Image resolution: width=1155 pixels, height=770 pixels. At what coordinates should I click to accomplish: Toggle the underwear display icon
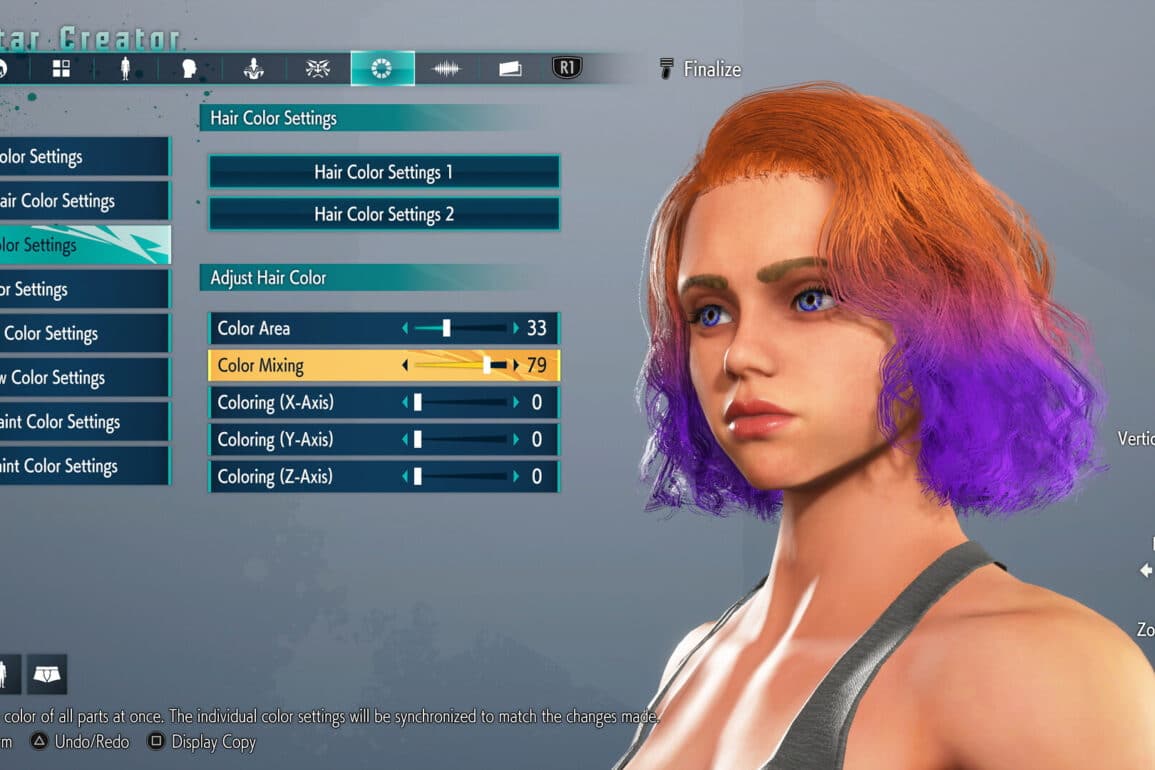pyautogui.click(x=47, y=674)
